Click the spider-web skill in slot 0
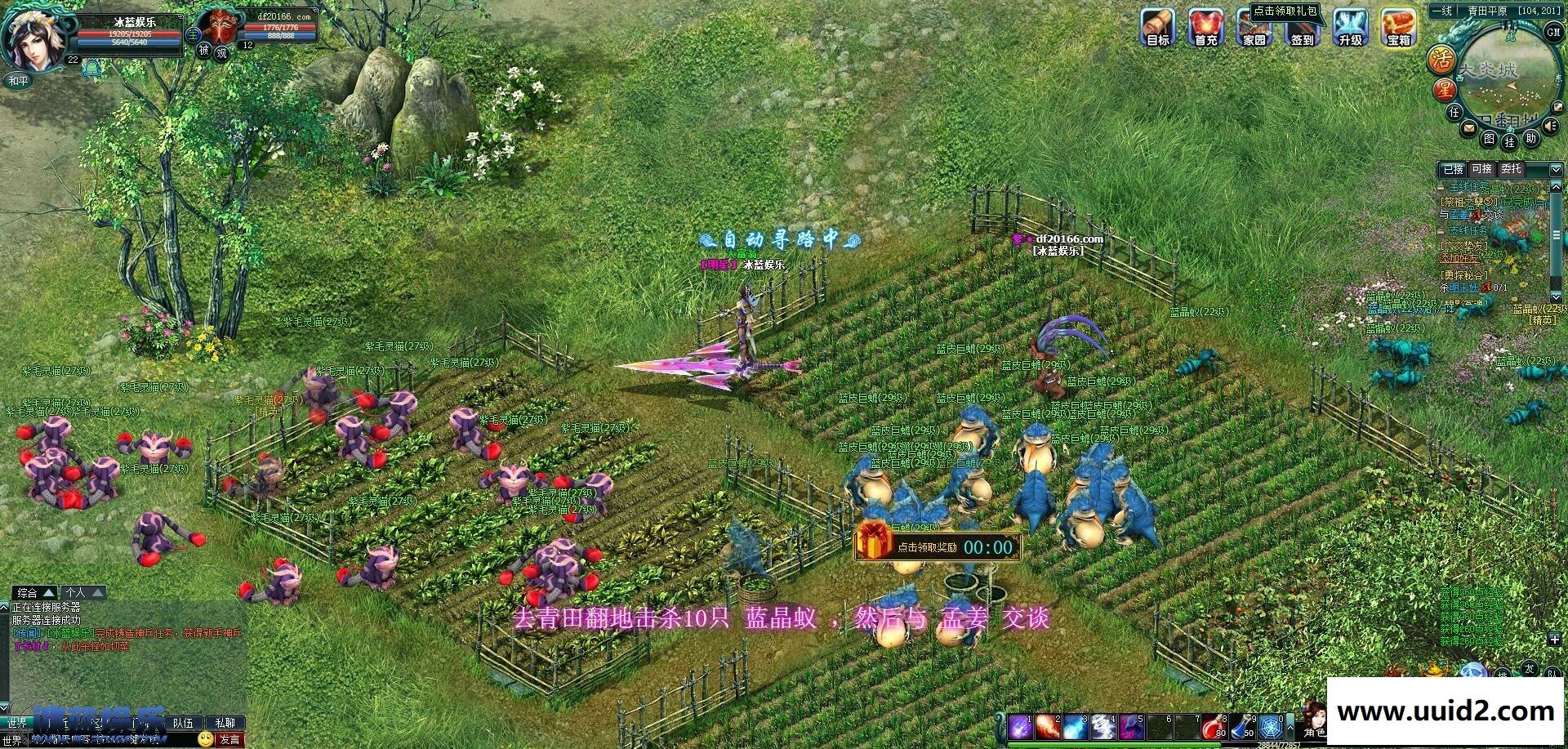 tap(1269, 726)
